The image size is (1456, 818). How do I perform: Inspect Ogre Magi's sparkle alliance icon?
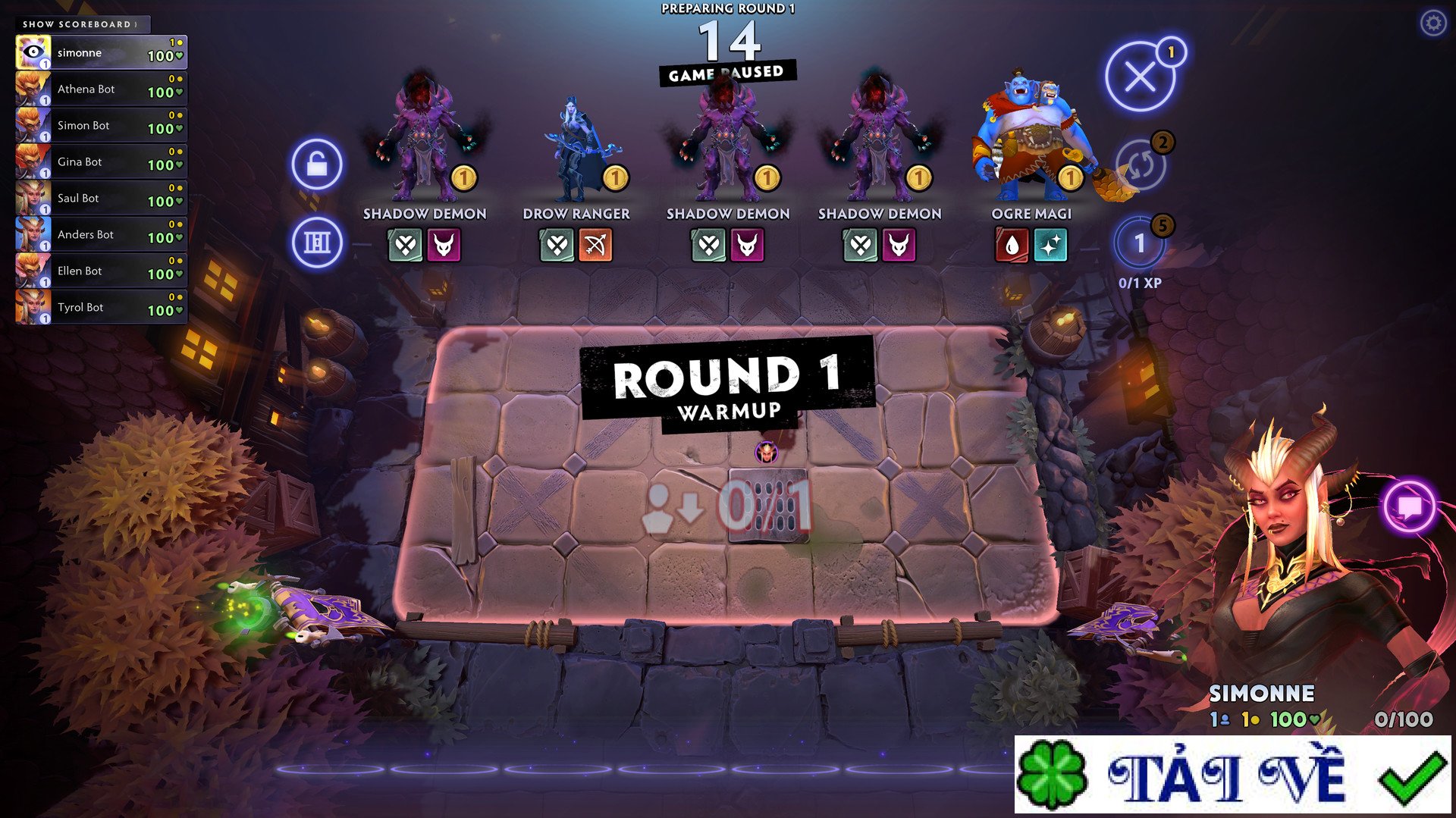coord(1050,245)
